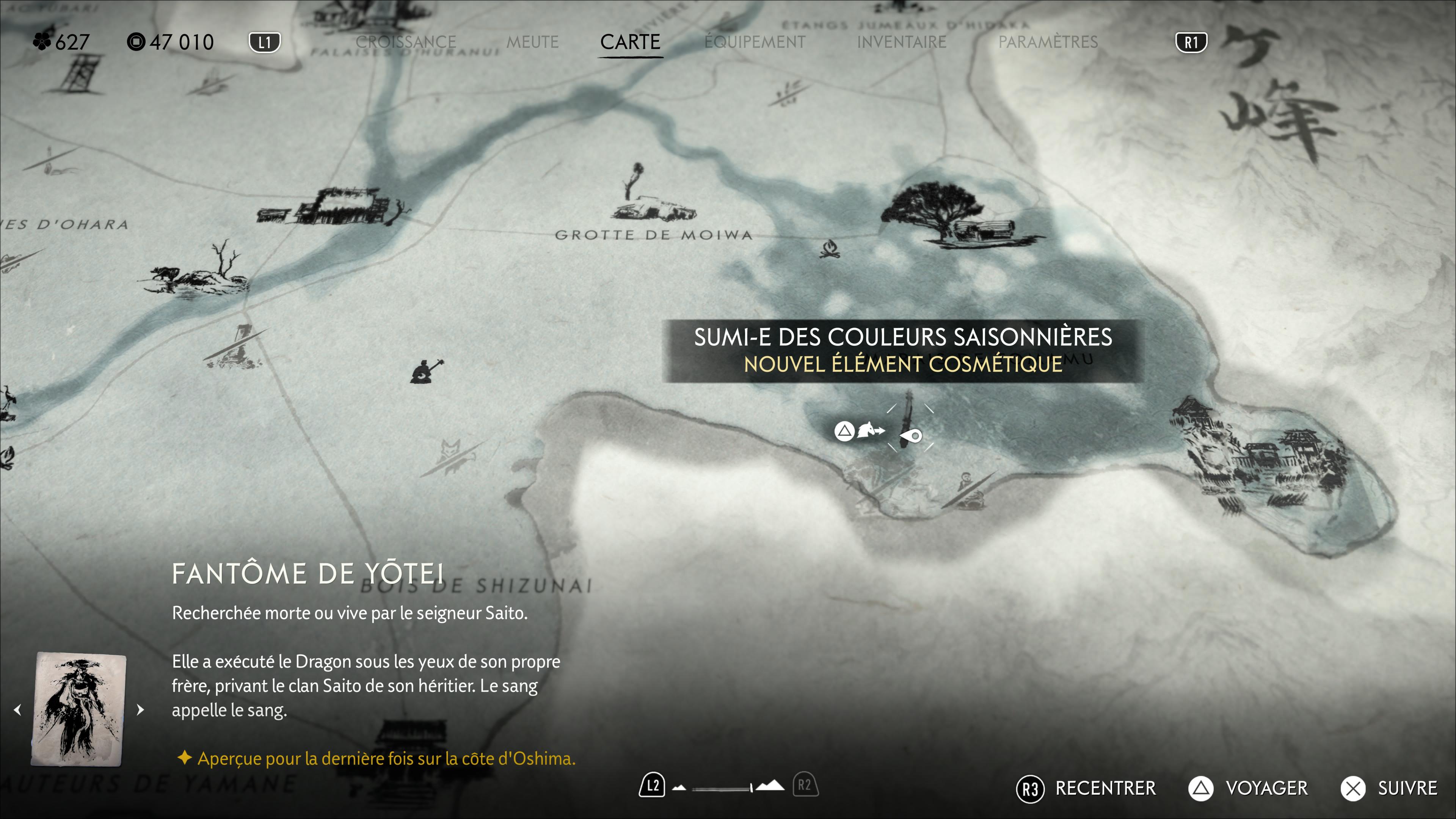The width and height of the screenshot is (1456, 819).
Task: Choose the Sumi-e des couleurs saisonnières marker
Action: tap(910, 435)
